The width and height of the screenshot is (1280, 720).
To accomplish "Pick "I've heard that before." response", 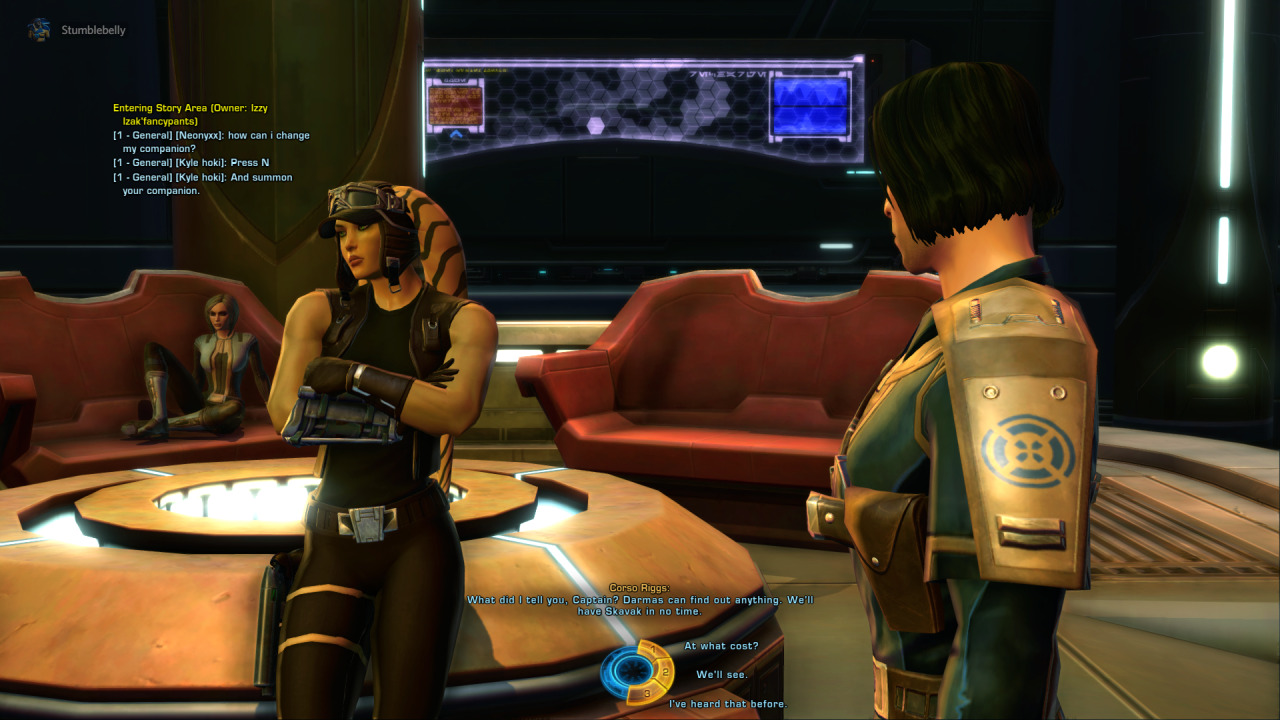I will tap(727, 704).
